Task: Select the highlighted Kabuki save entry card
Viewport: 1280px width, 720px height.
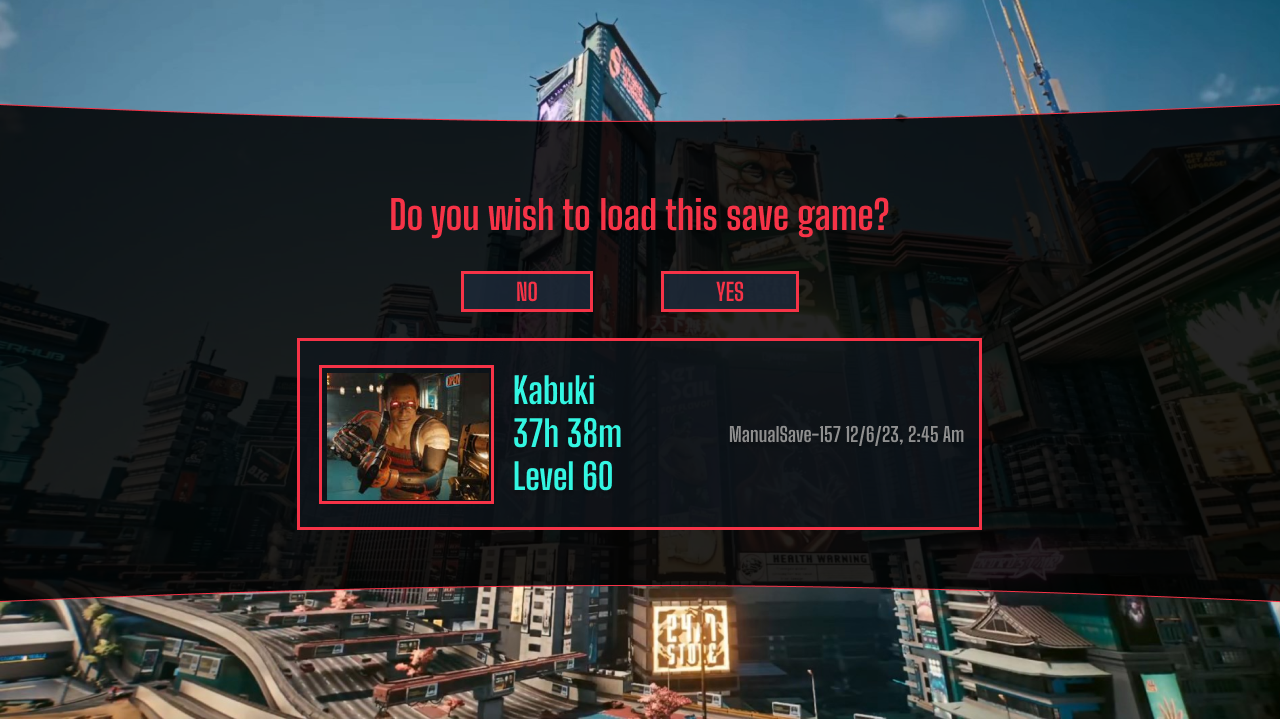Action: pyautogui.click(x=639, y=434)
